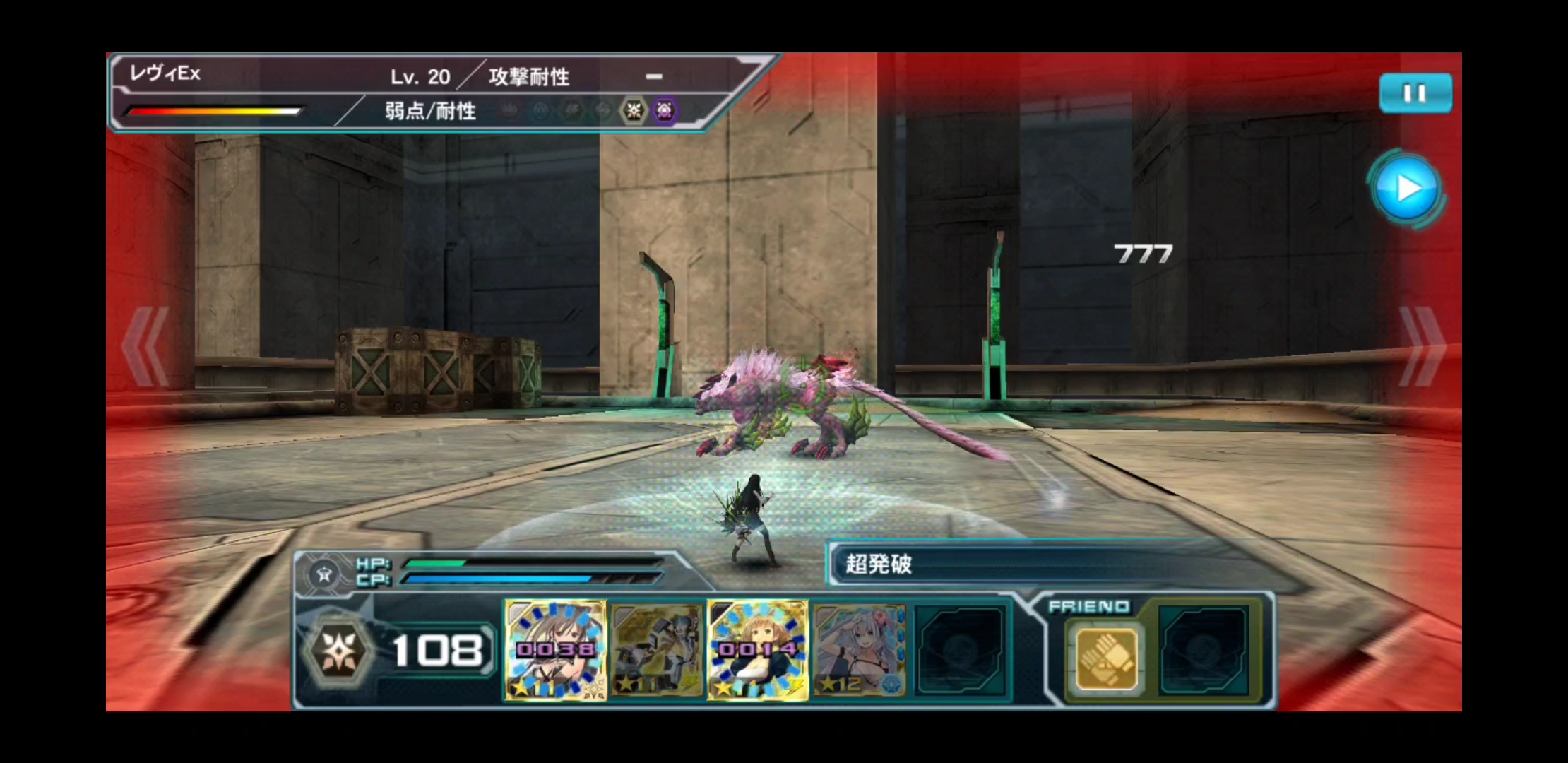Select the skill card showing 0038
The width and height of the screenshot is (1568, 763).
pyautogui.click(x=555, y=650)
